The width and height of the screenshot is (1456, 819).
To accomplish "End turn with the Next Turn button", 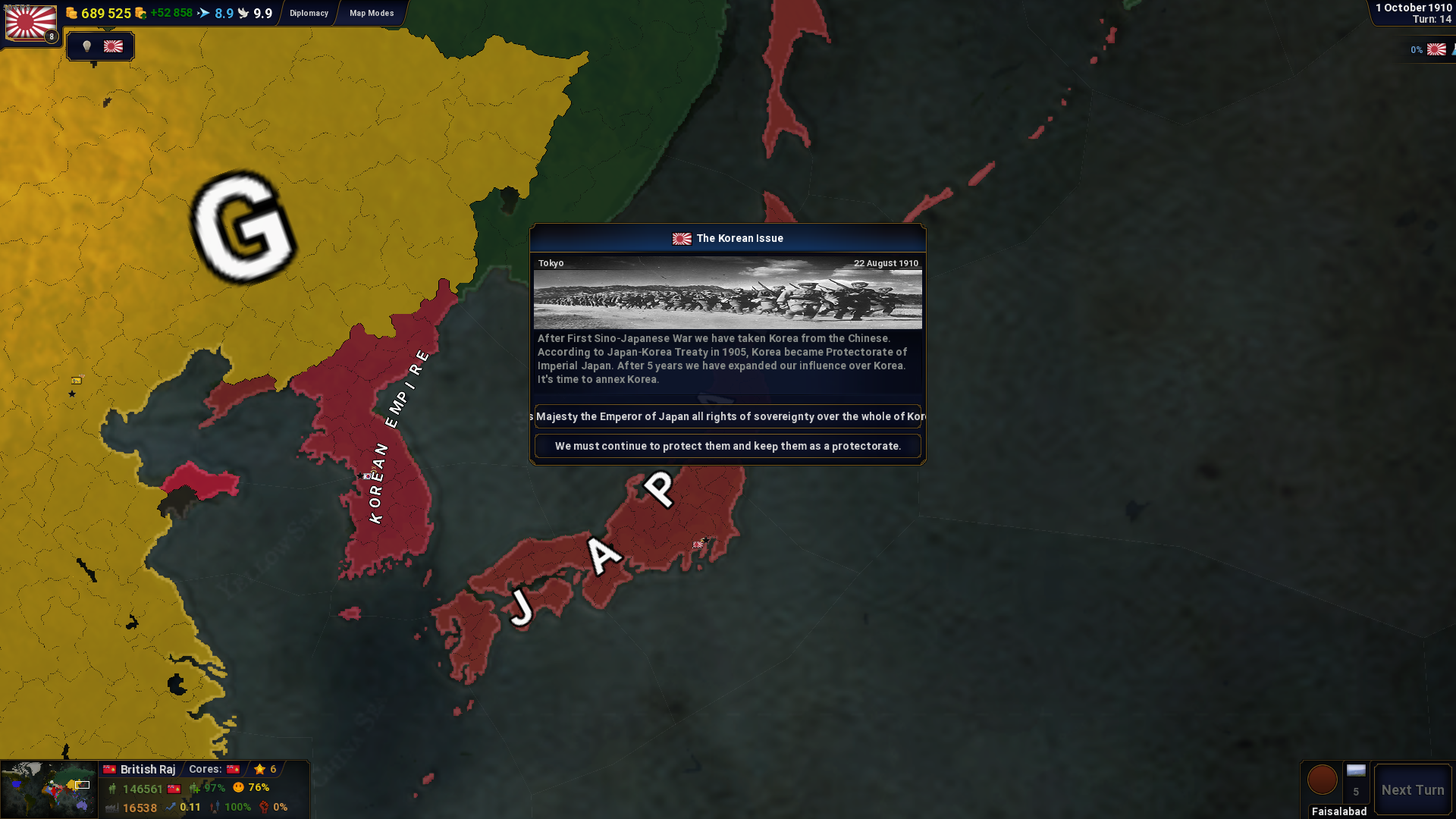I will coord(1412,789).
